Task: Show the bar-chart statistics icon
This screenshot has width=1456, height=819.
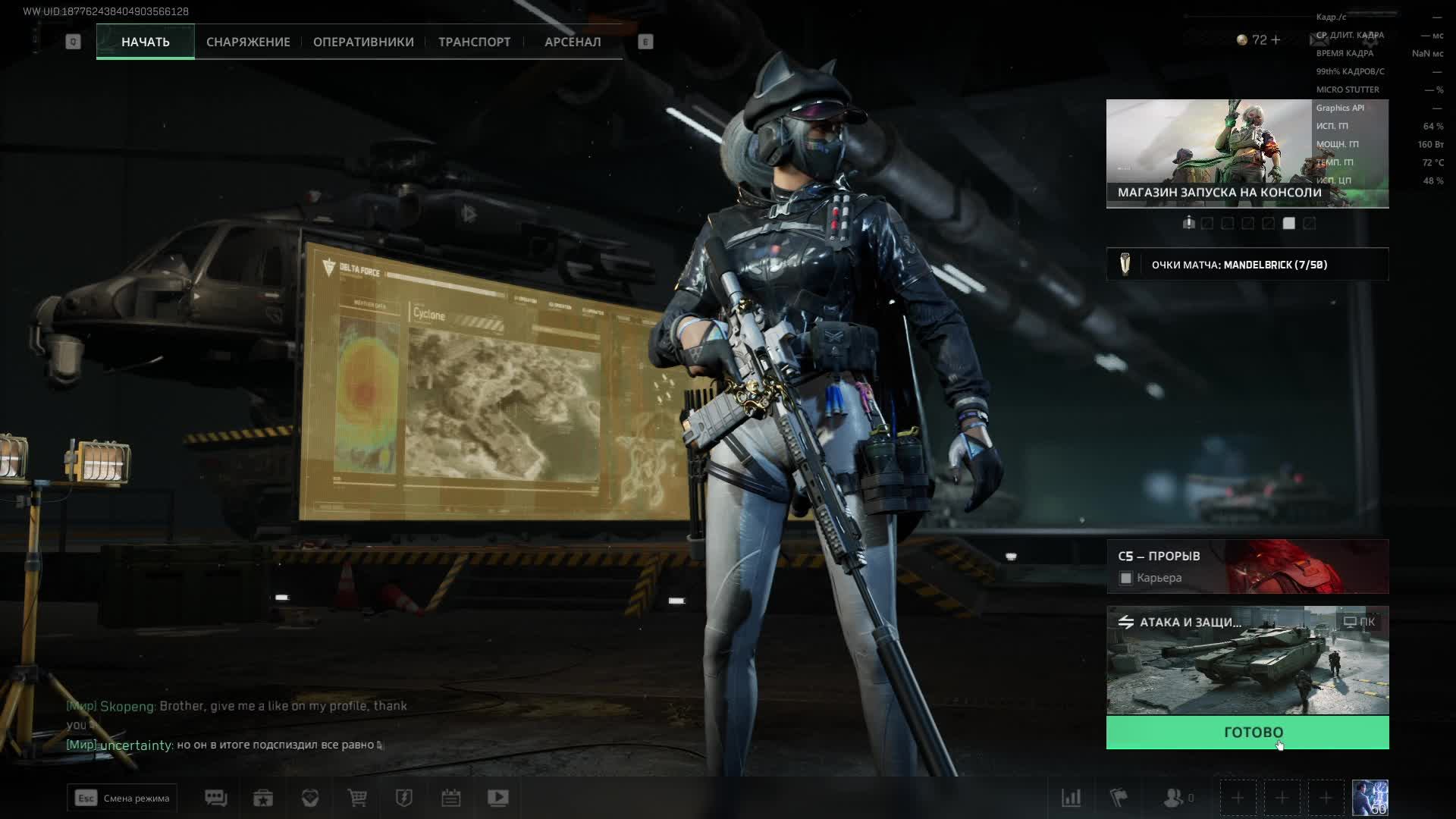Action: pyautogui.click(x=1071, y=798)
